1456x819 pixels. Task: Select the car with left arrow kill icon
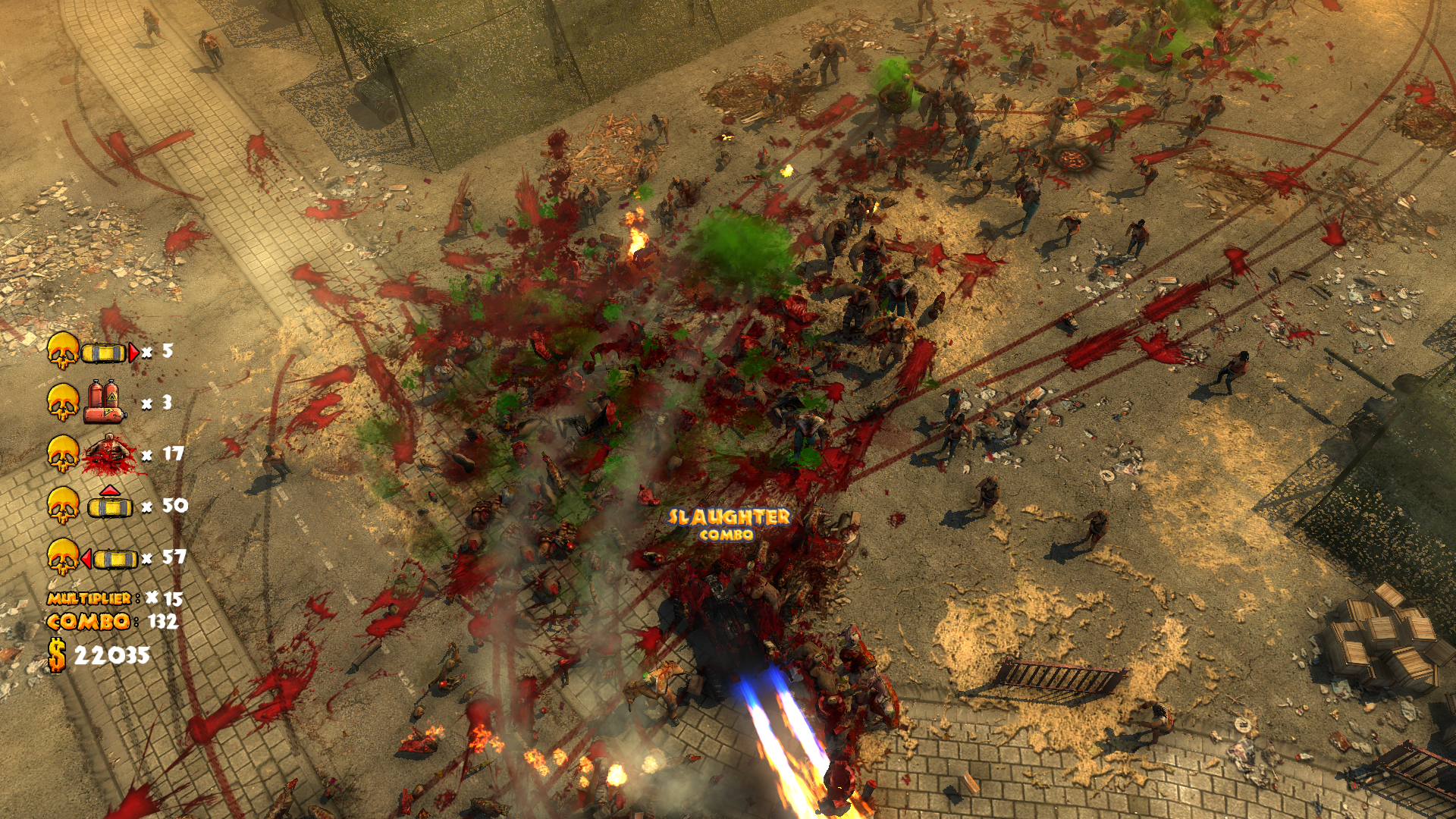(111, 559)
